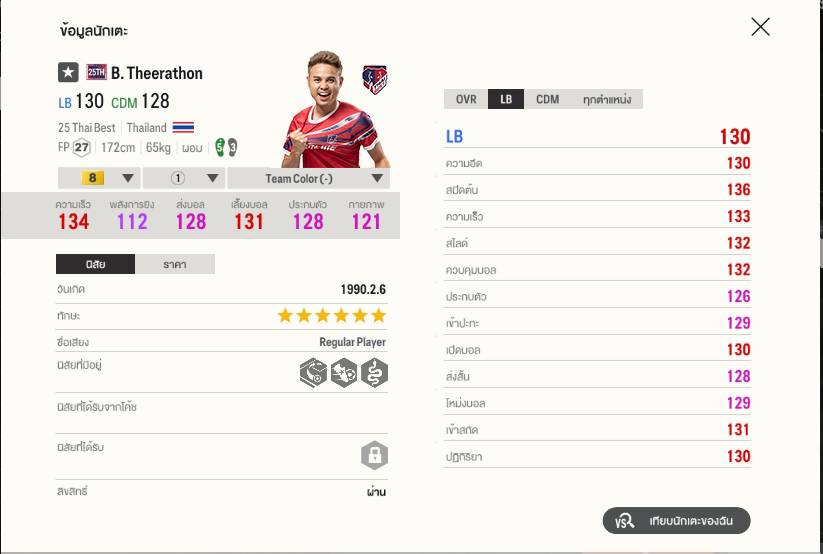Open the adaptation level 1 dropdown
The height and width of the screenshot is (554, 823).
coord(184,179)
